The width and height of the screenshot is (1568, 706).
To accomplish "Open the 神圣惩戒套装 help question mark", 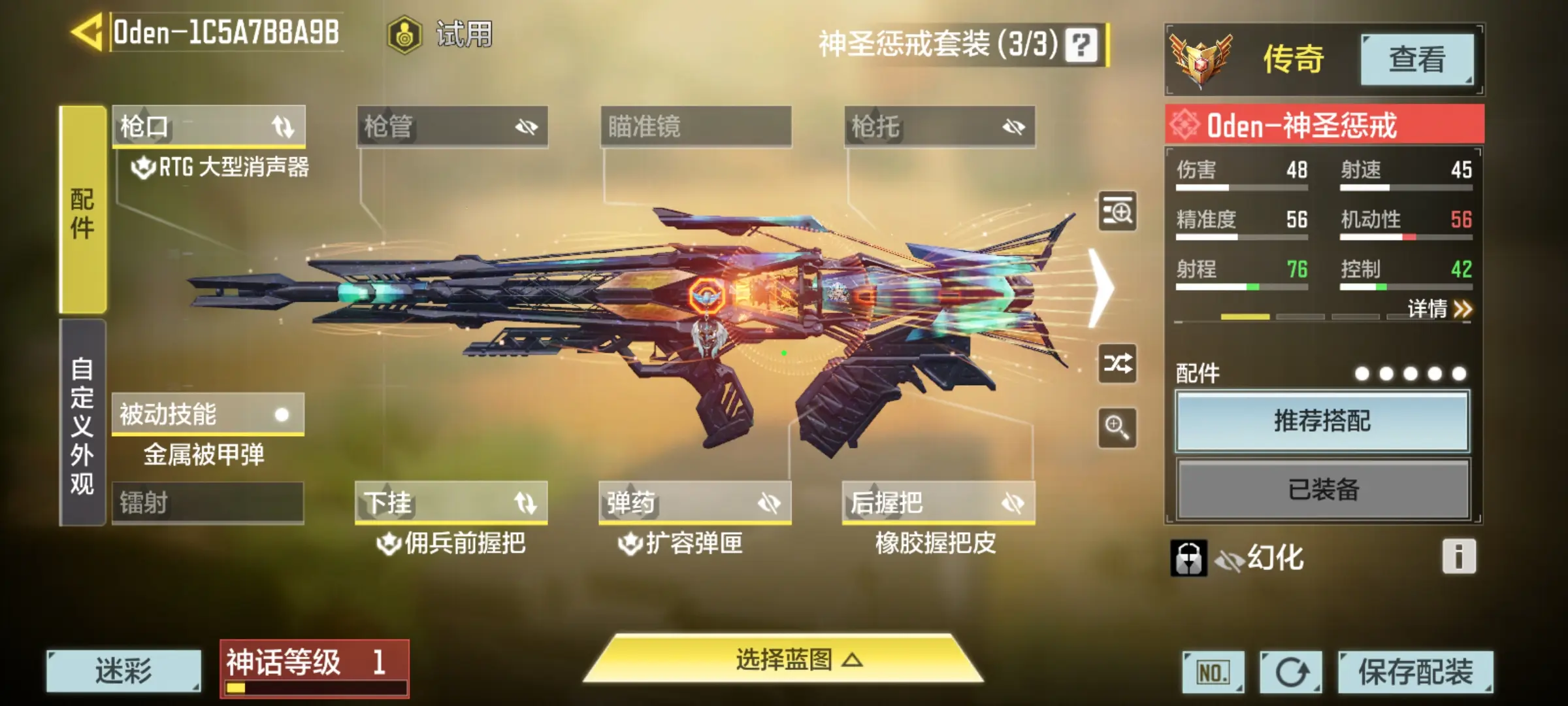I will click(x=1081, y=45).
